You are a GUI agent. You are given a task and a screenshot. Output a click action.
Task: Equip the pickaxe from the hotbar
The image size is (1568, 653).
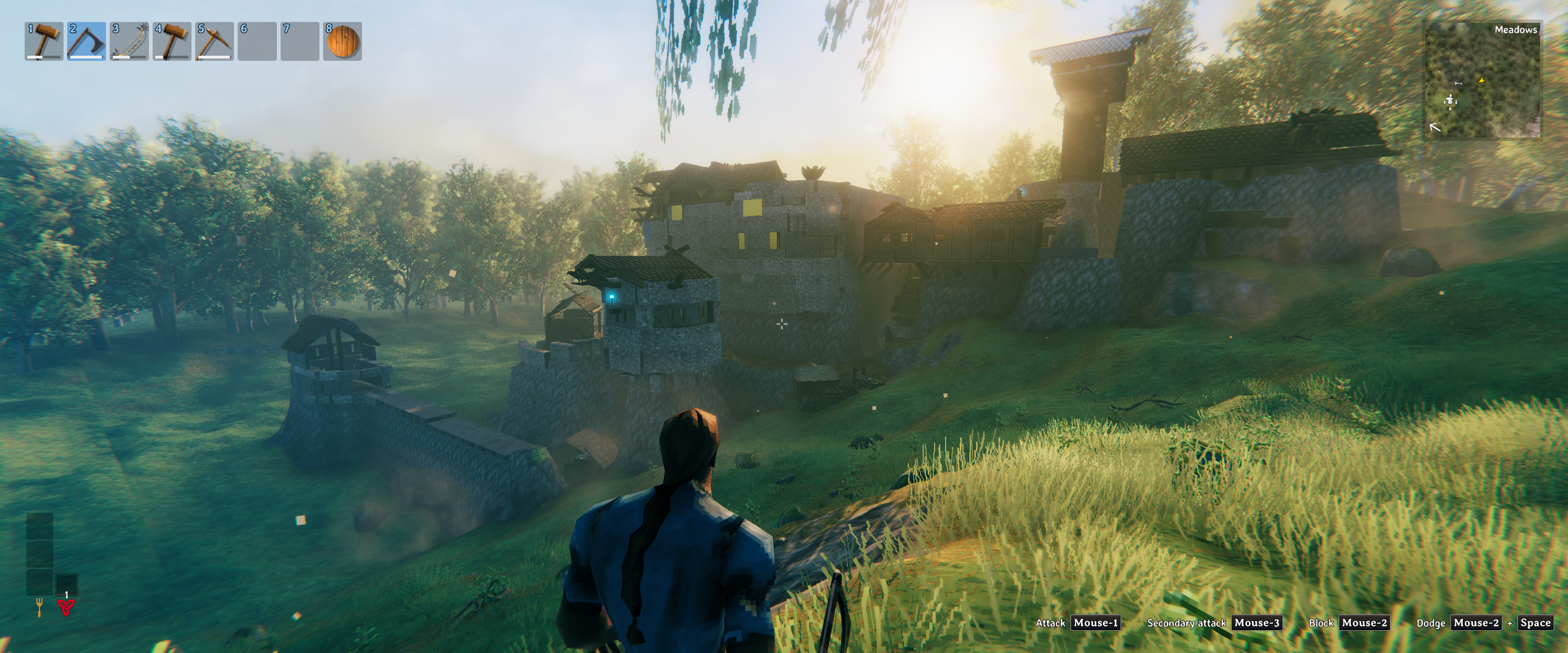pos(214,42)
